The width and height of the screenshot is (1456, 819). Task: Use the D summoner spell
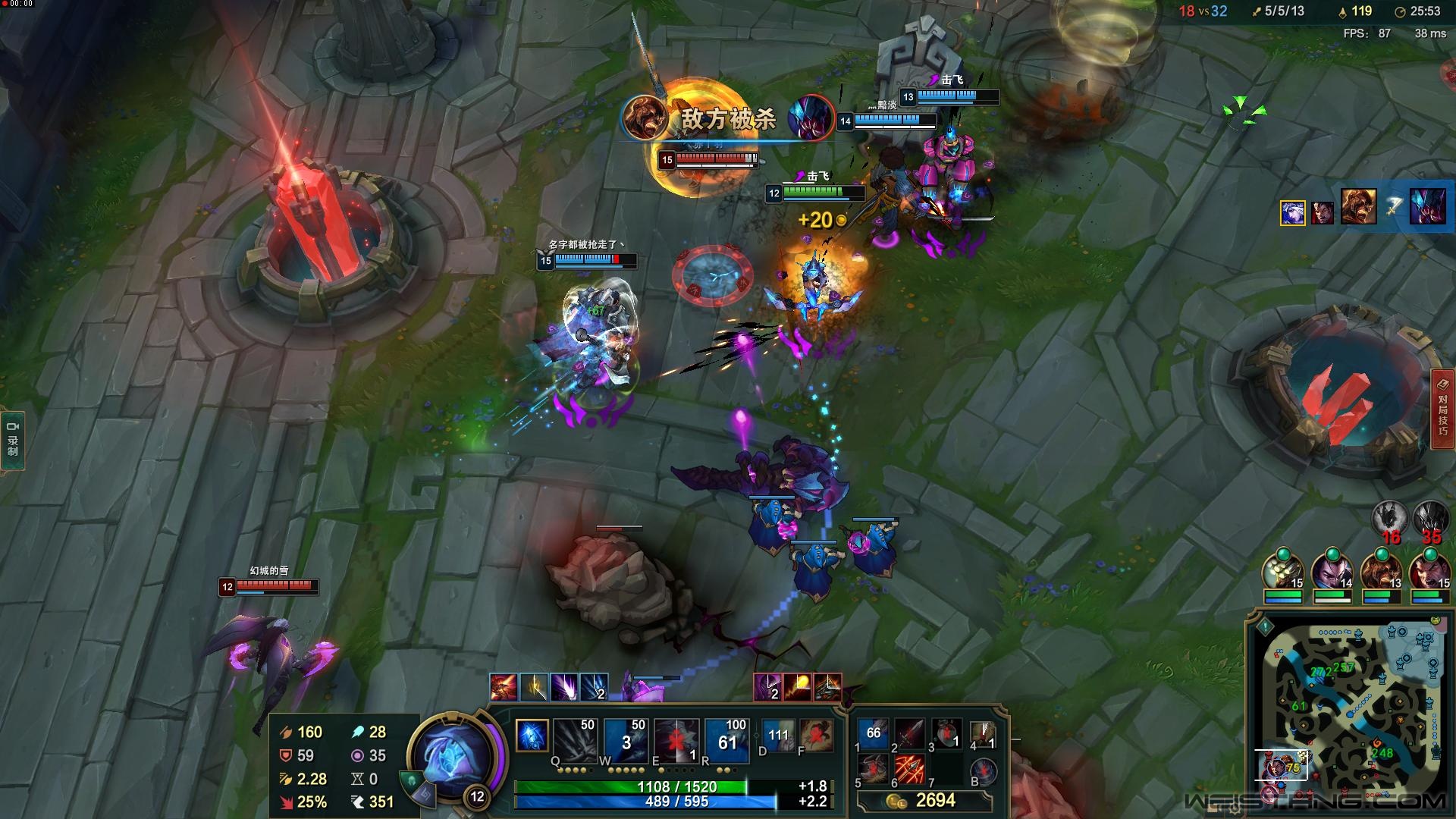tap(778, 736)
